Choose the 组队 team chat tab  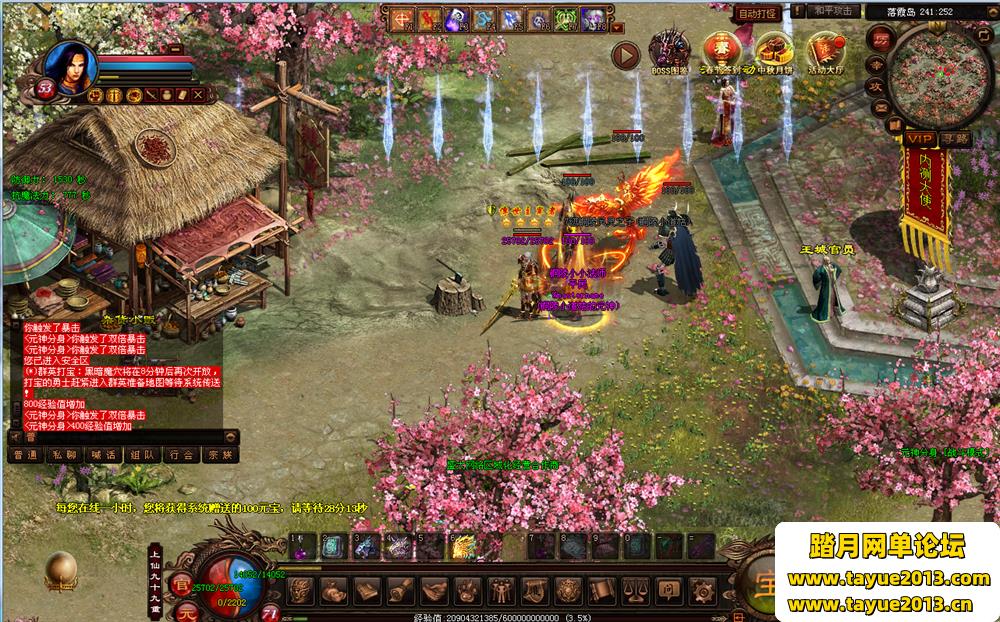[141, 454]
